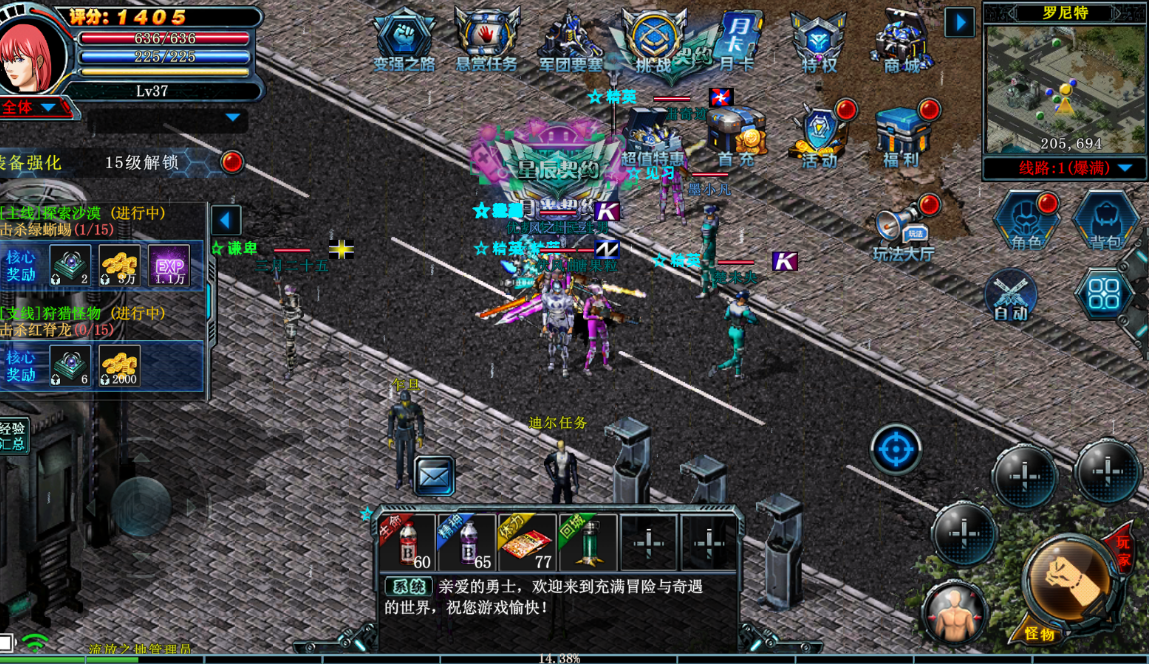Open the 线路 server line dropdown
The height and width of the screenshot is (664, 1149).
[x=1064, y=168]
